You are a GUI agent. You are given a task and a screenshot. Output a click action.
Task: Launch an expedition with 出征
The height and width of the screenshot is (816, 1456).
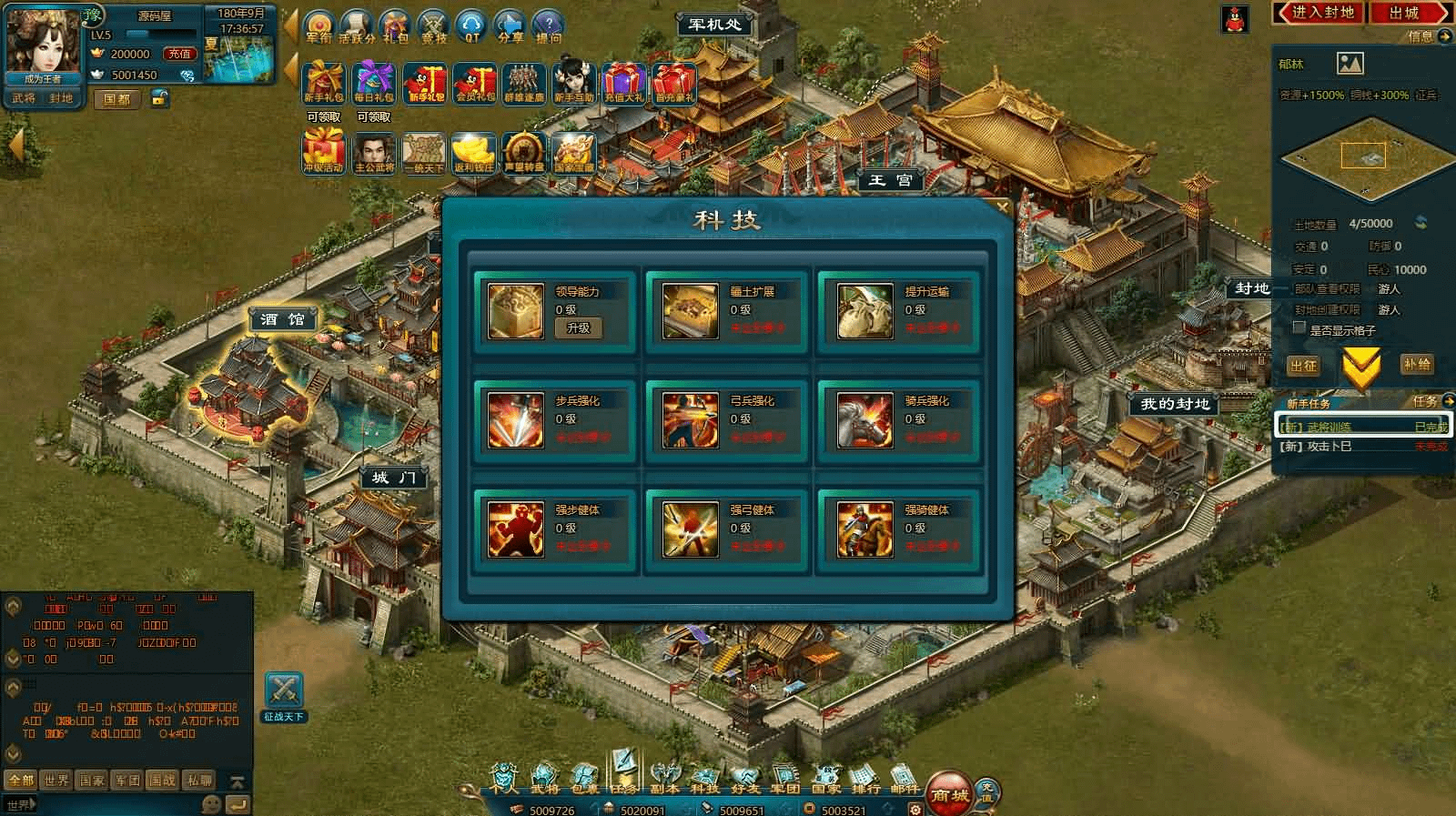[1303, 365]
